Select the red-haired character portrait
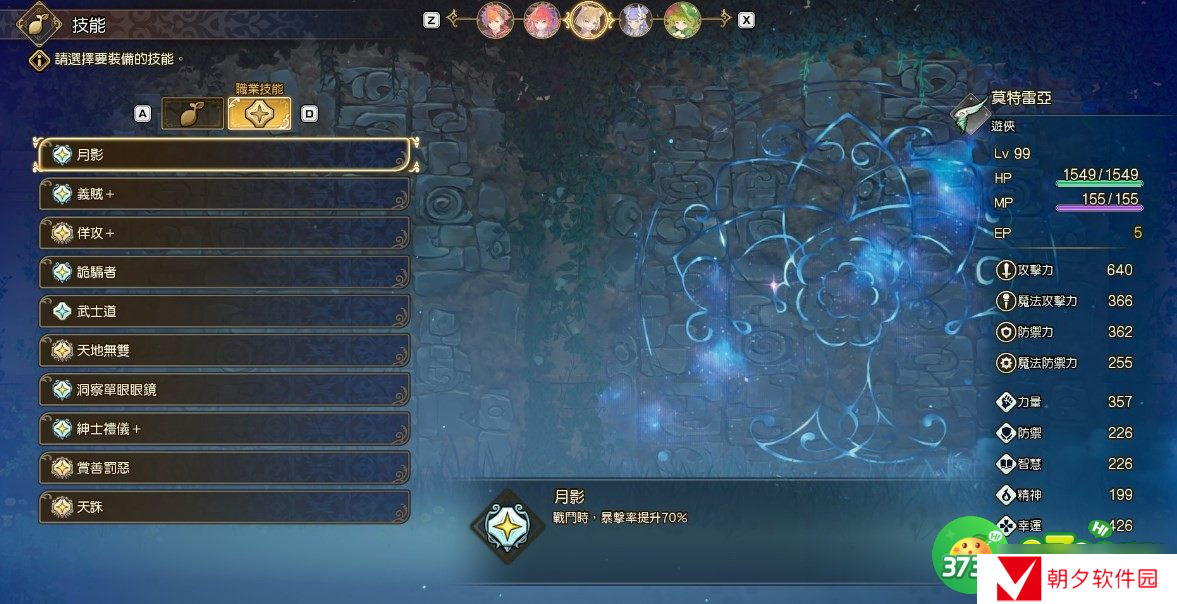The height and width of the screenshot is (604, 1177). [542, 19]
